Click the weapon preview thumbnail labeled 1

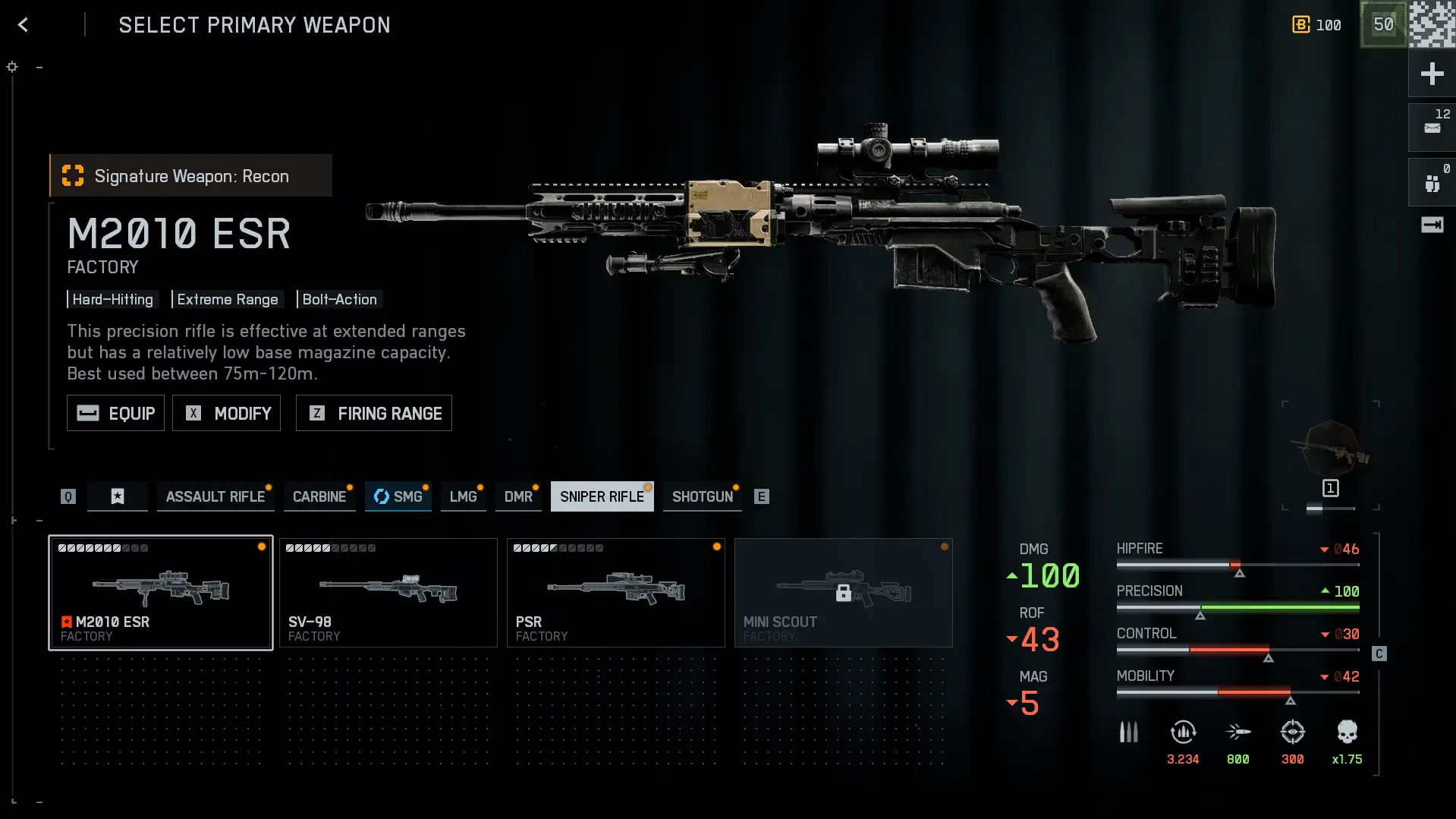(x=1330, y=455)
